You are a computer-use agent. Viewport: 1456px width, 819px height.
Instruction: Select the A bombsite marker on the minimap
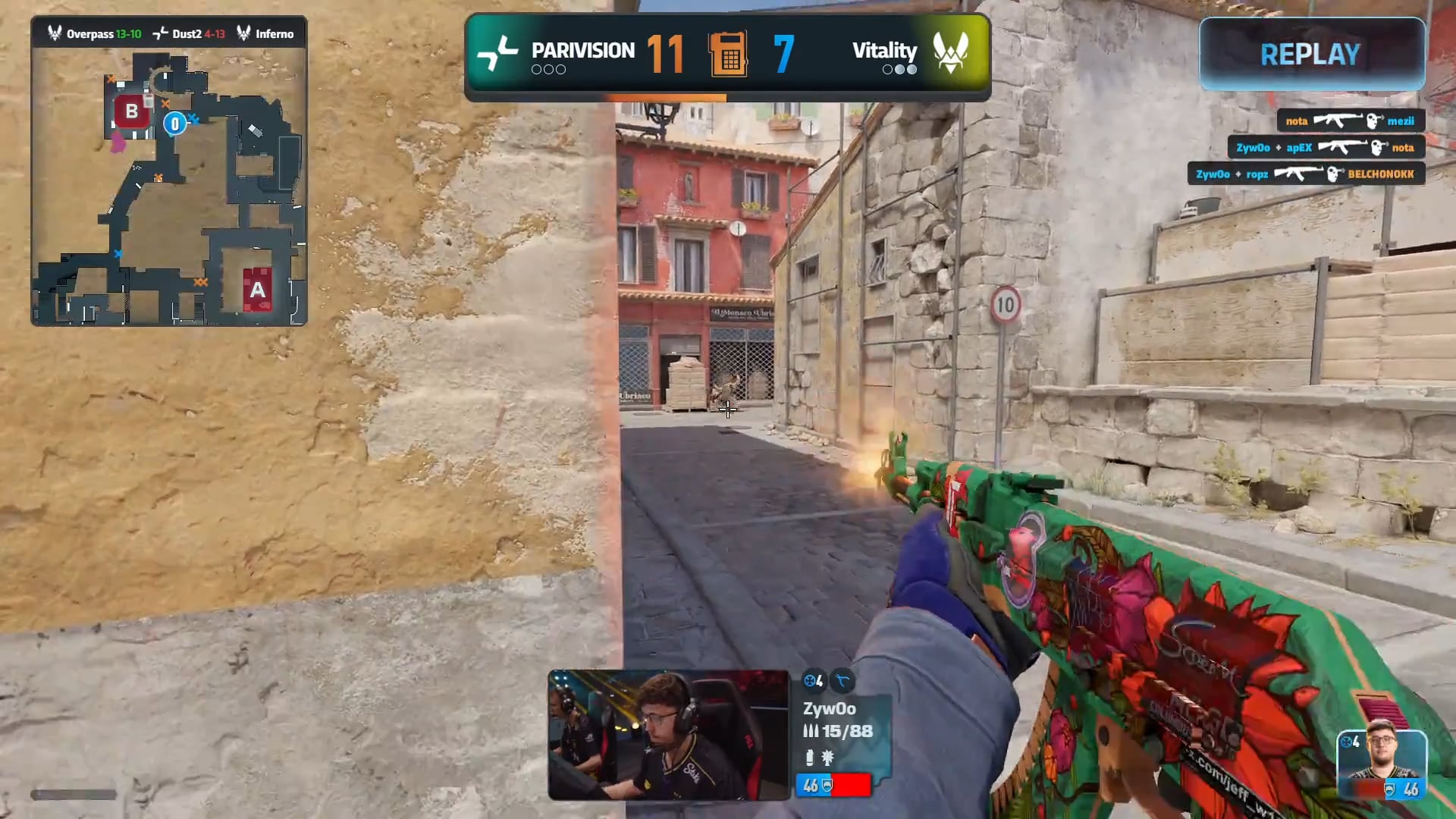click(257, 289)
